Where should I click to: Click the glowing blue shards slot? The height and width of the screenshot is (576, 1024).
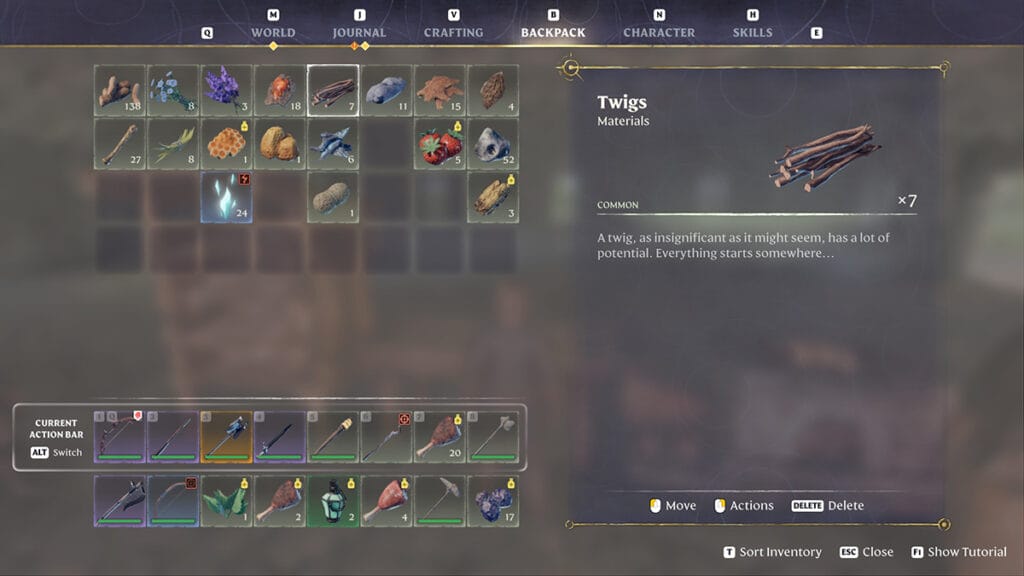coord(225,197)
